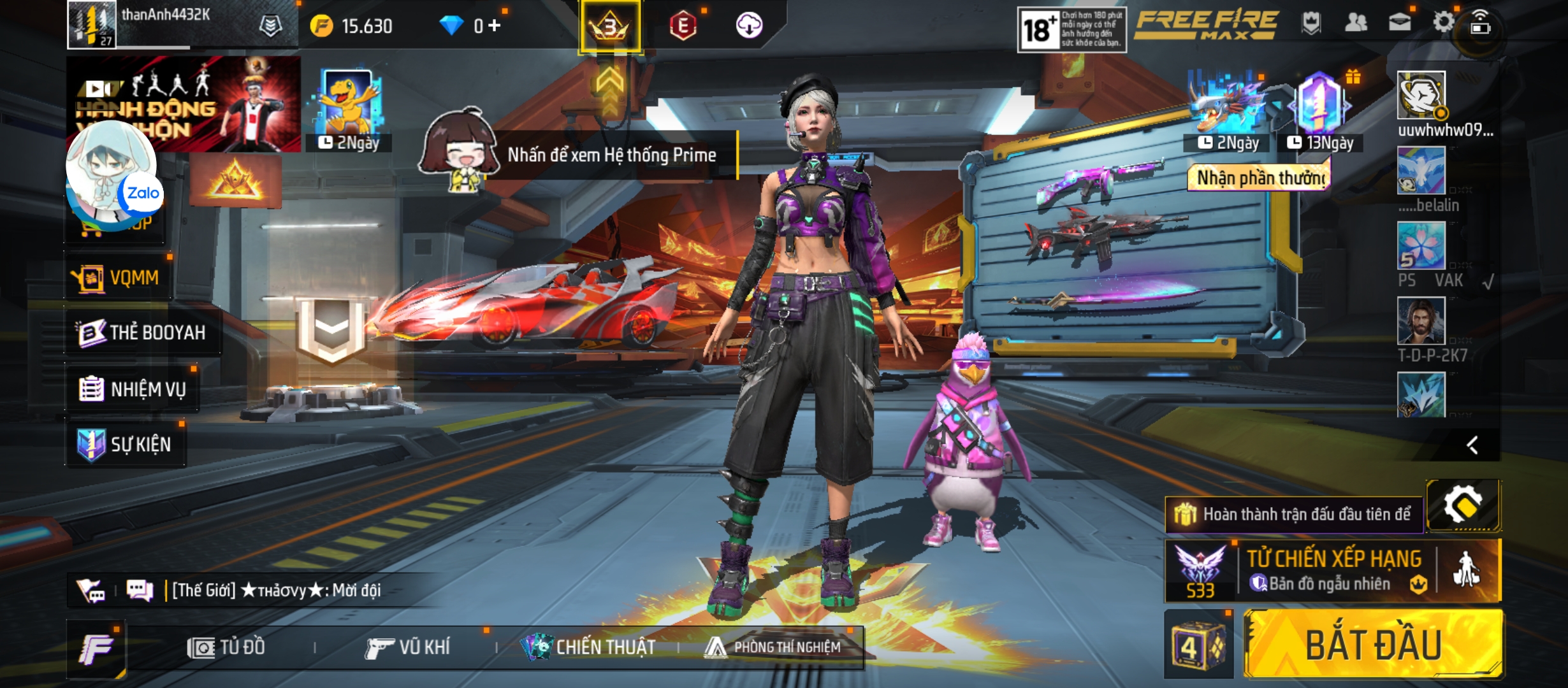Add diamonds with the plus button
The image size is (1568, 688).
tap(495, 25)
